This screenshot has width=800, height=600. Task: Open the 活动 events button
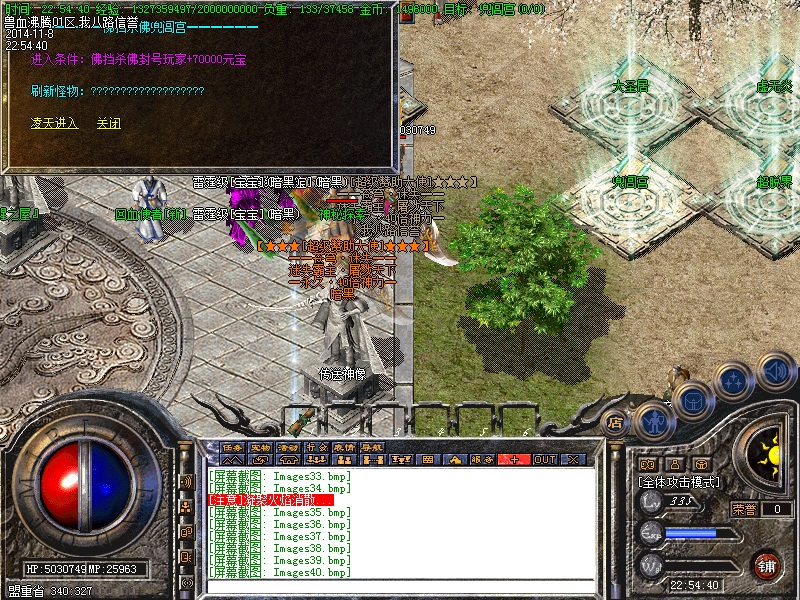289,447
